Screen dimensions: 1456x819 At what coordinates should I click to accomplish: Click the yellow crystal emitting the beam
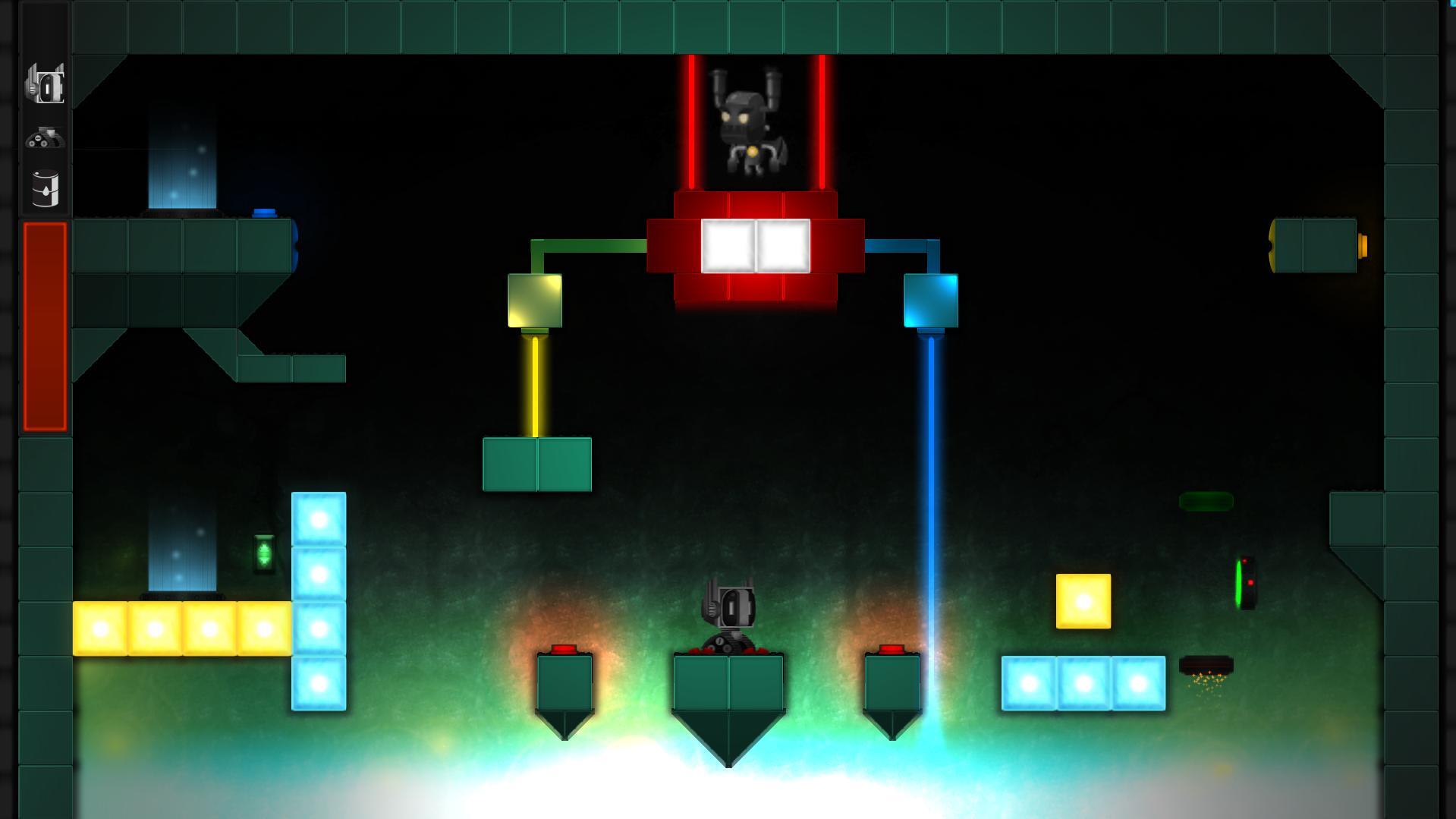click(x=534, y=301)
